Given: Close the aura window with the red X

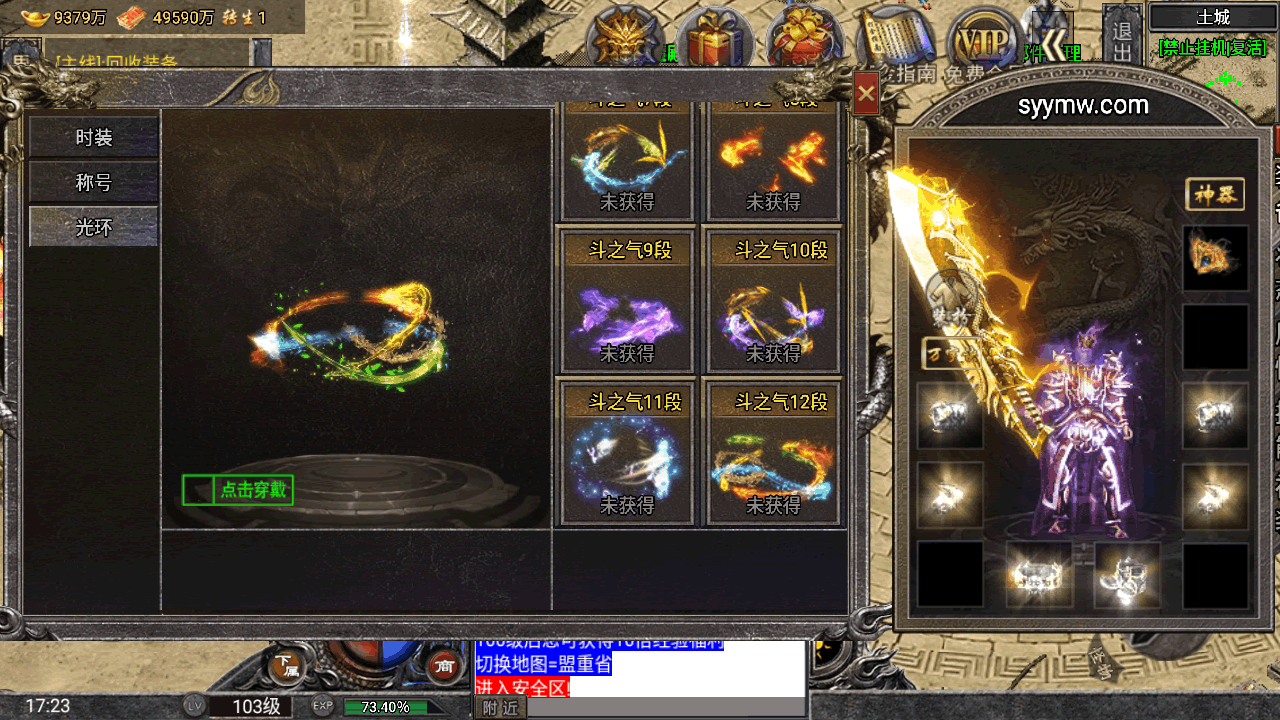Looking at the screenshot, I should tap(866, 95).
